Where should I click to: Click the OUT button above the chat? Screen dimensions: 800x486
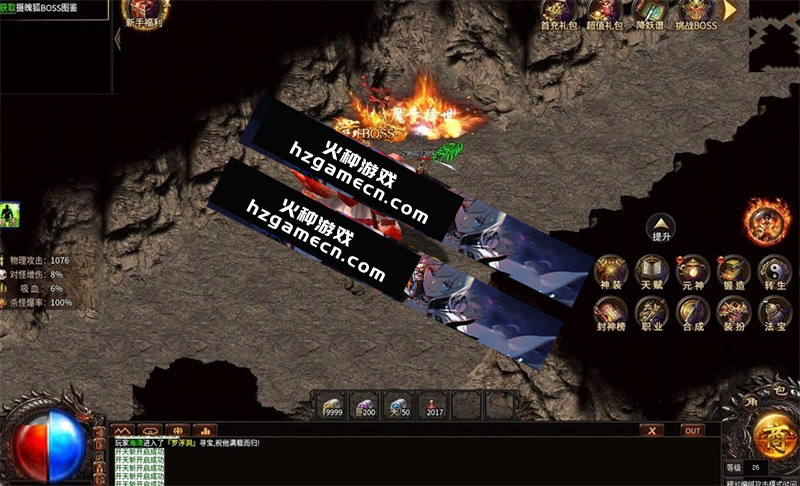click(x=692, y=430)
